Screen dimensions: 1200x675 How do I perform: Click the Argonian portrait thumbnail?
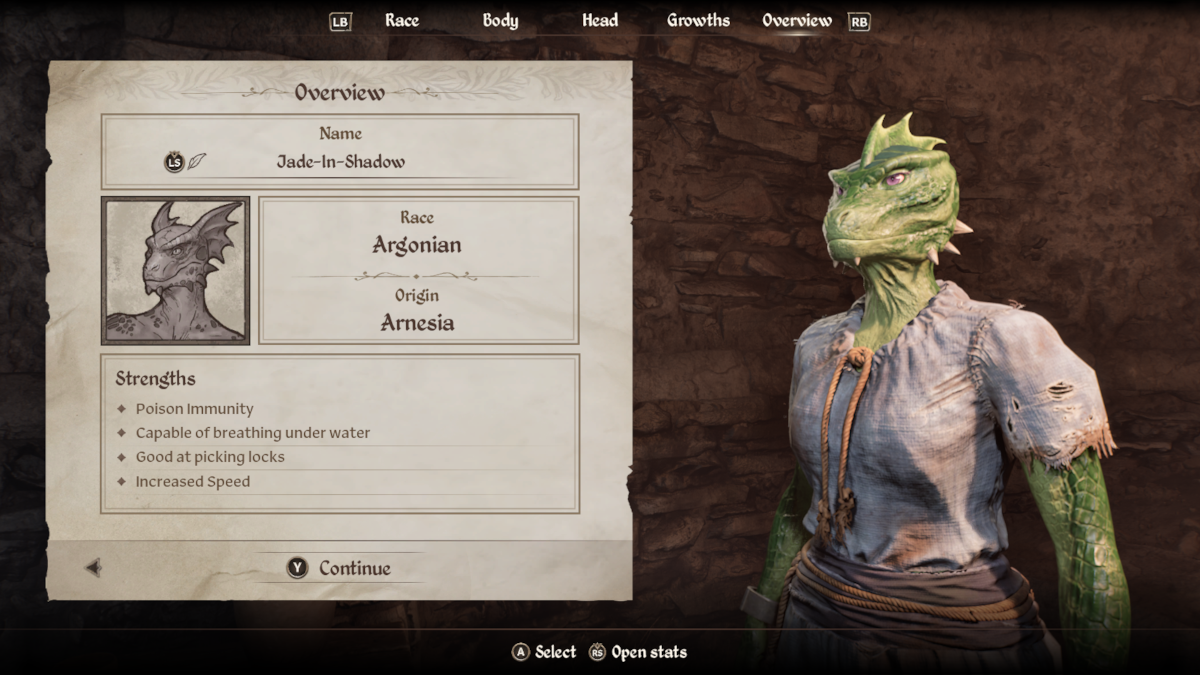(x=176, y=270)
